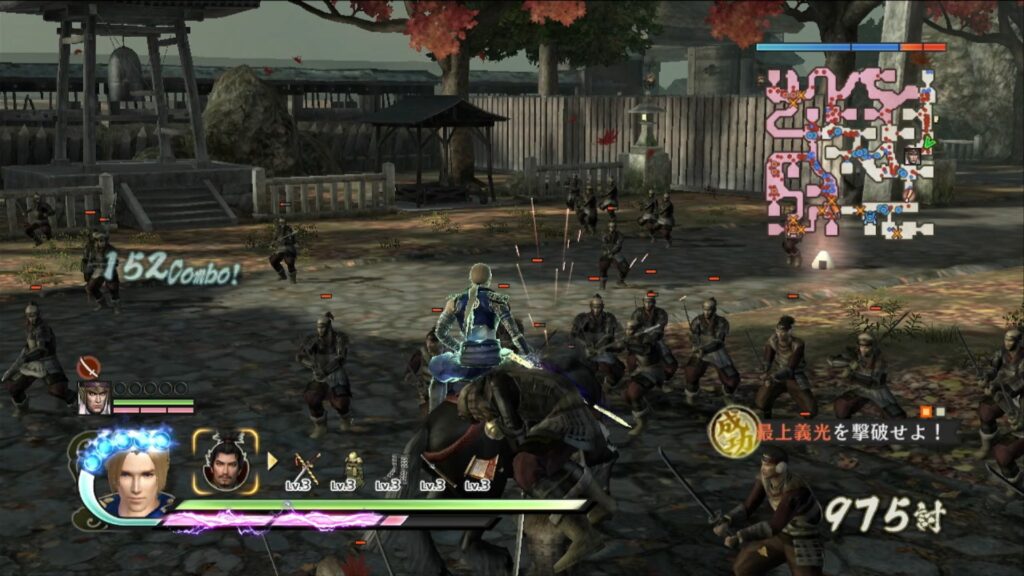1024x576 pixels.
Task: Choose the gold-framed officer portrait
Action: [225, 461]
